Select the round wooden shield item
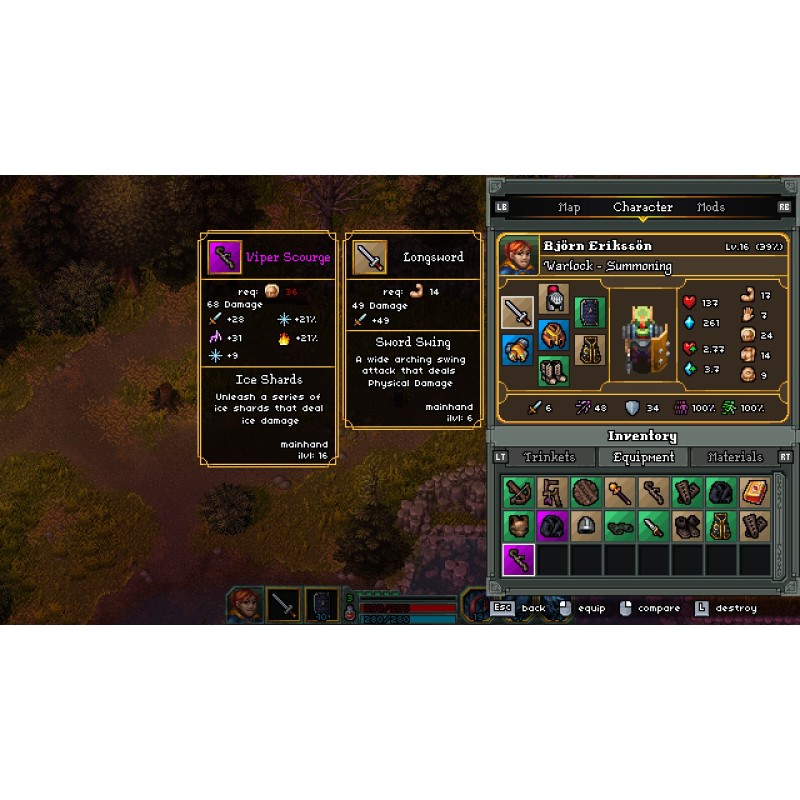The height and width of the screenshot is (800, 800). coord(586,493)
